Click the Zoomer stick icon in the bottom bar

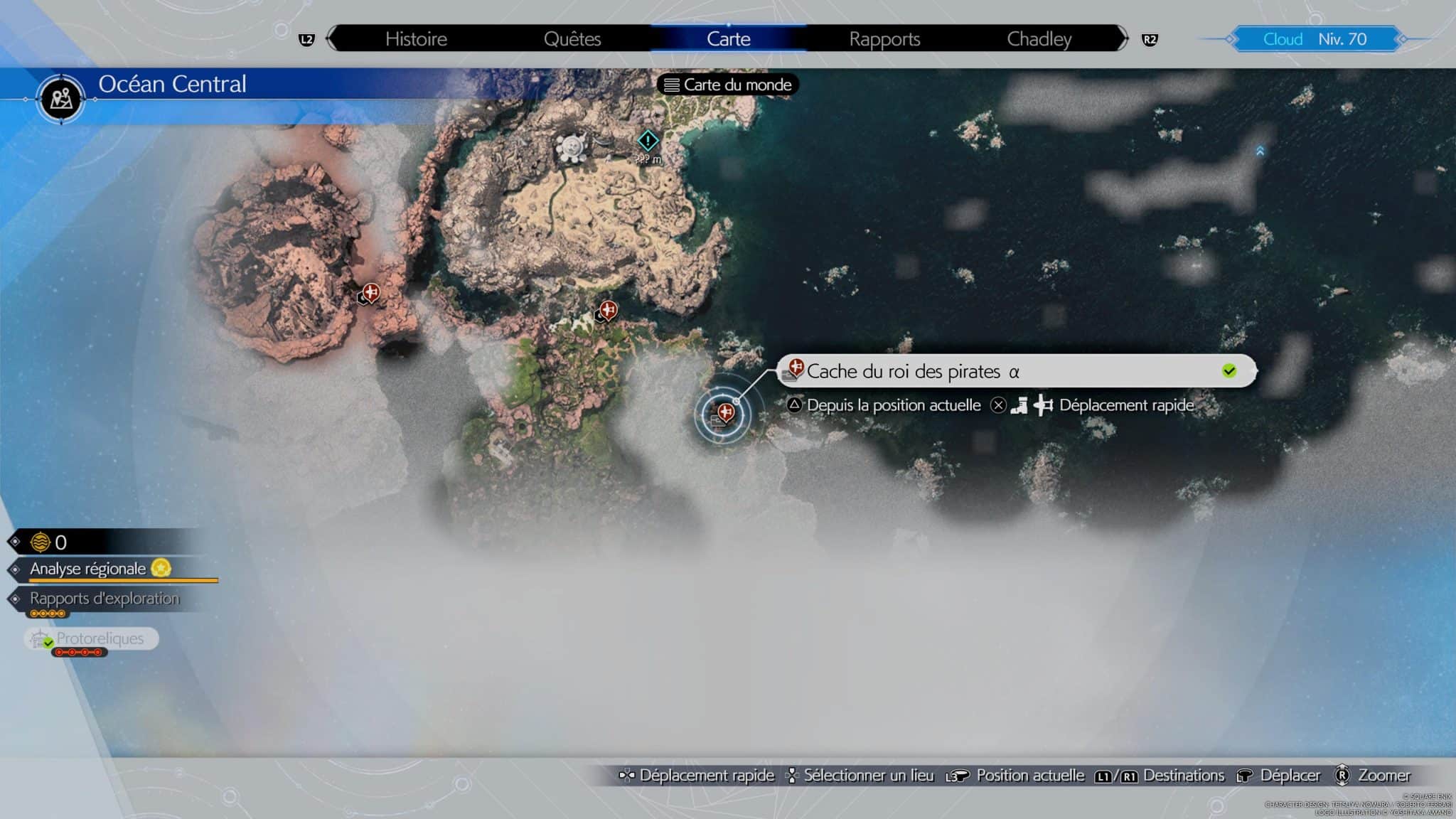click(x=1343, y=775)
